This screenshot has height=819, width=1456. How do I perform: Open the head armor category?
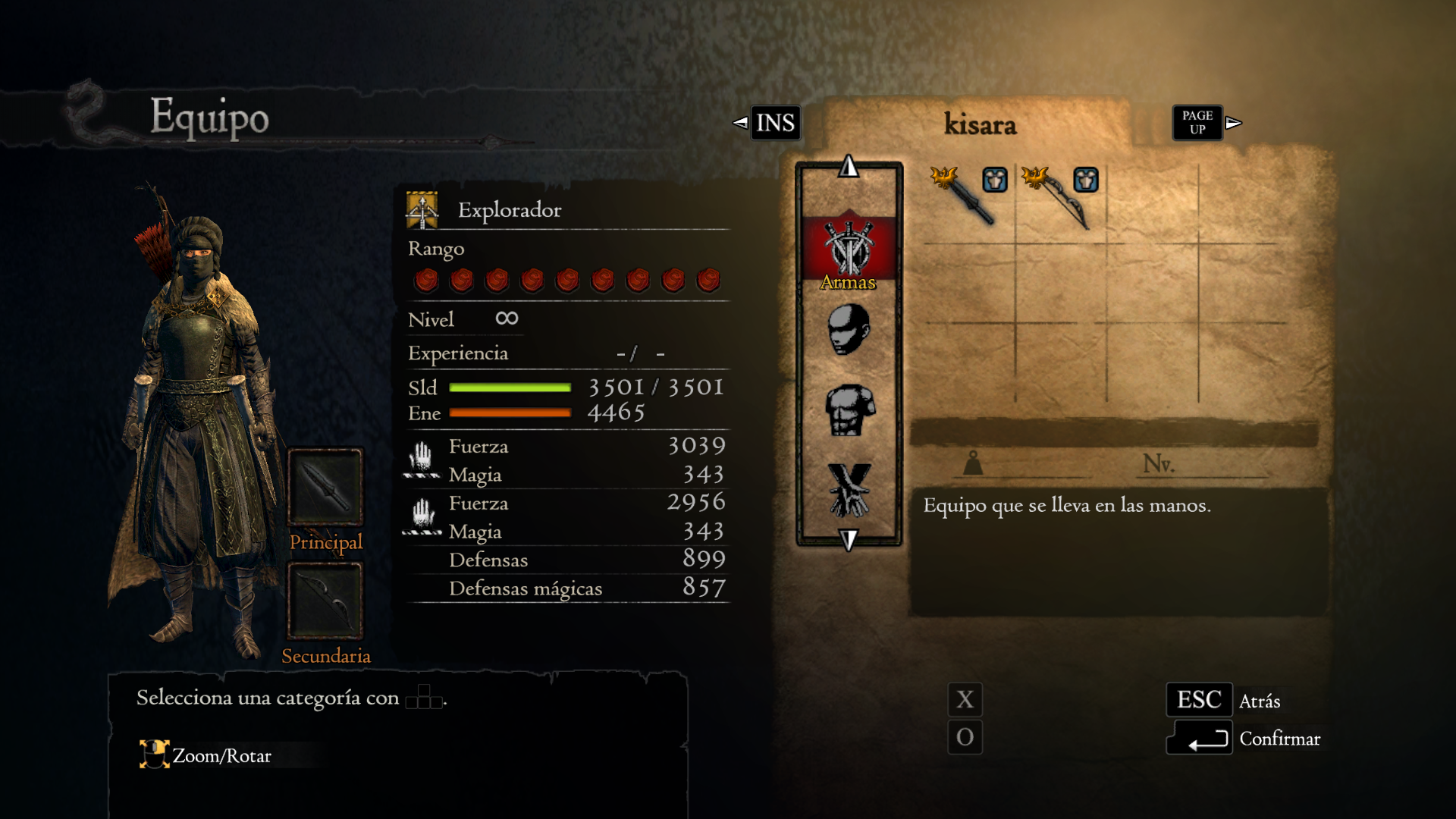(849, 330)
